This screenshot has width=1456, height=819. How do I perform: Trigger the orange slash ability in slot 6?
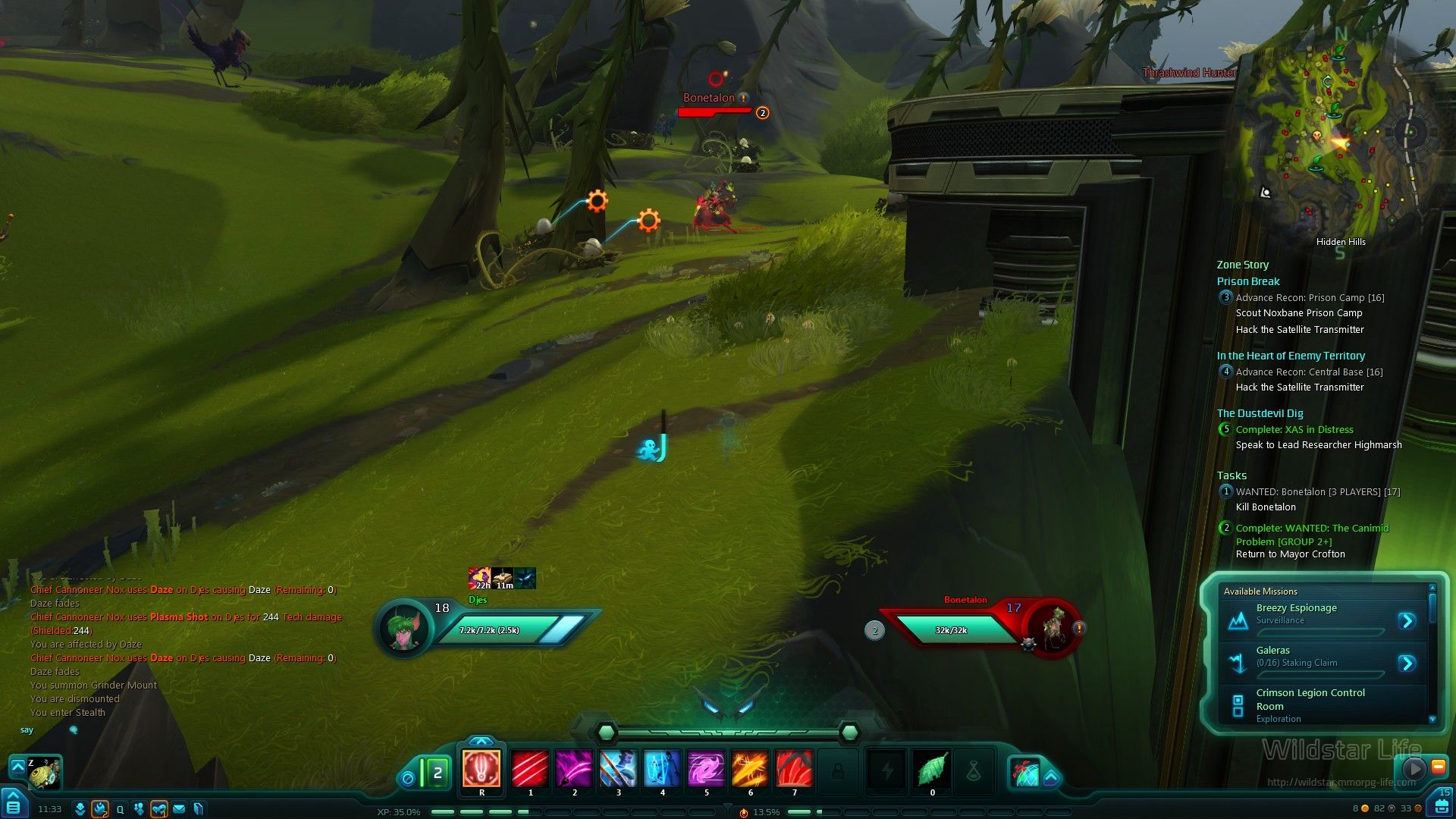[750, 769]
